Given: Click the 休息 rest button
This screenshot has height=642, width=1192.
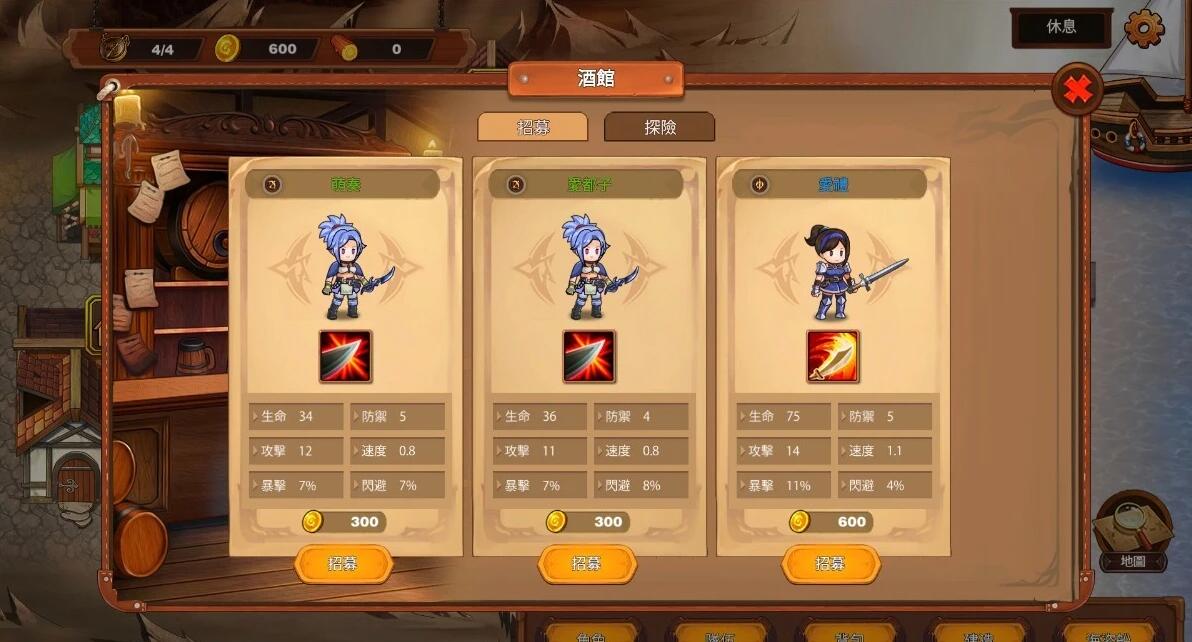Looking at the screenshot, I should click(x=1061, y=27).
